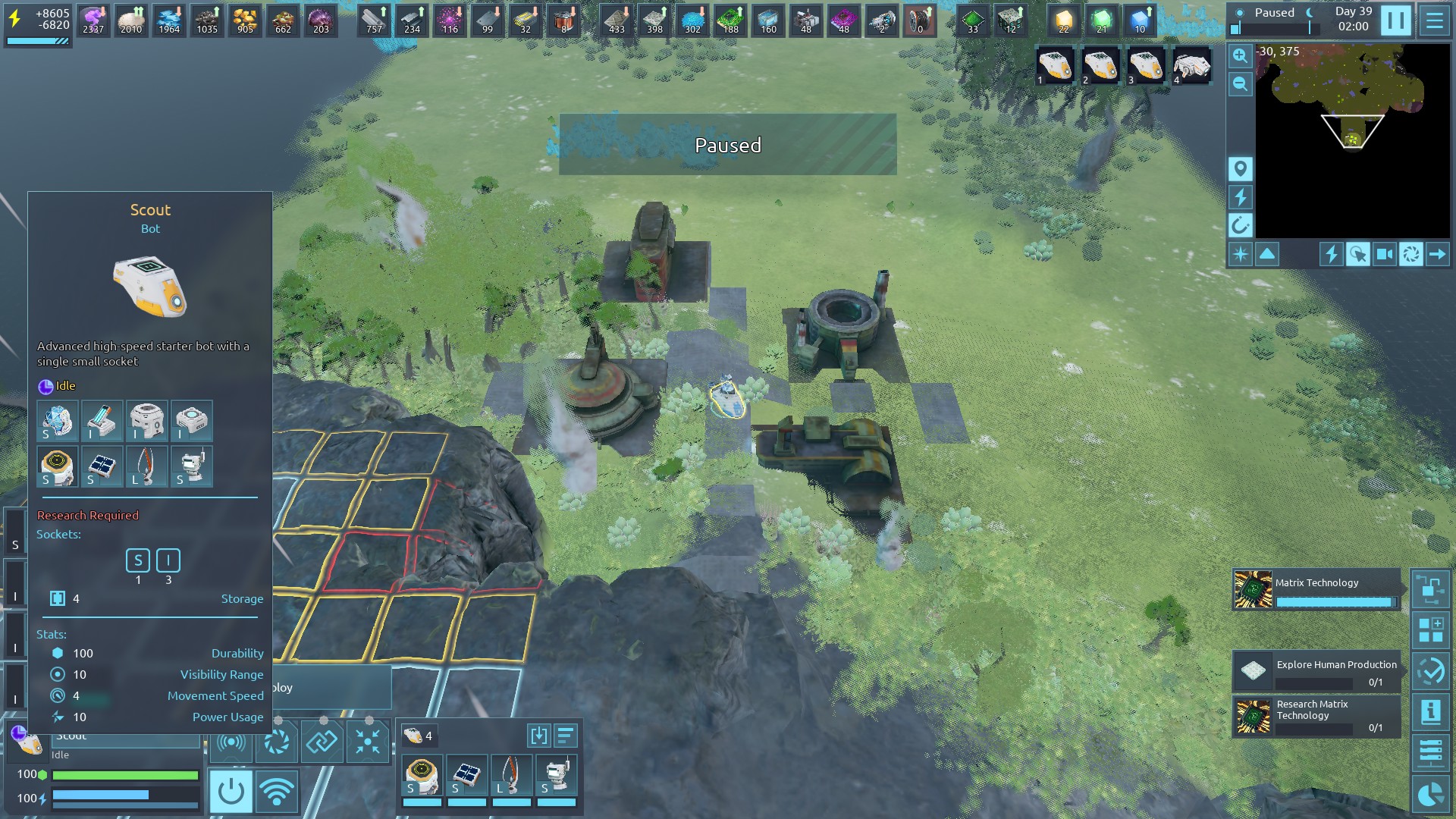Click the minimap display

(1353, 140)
